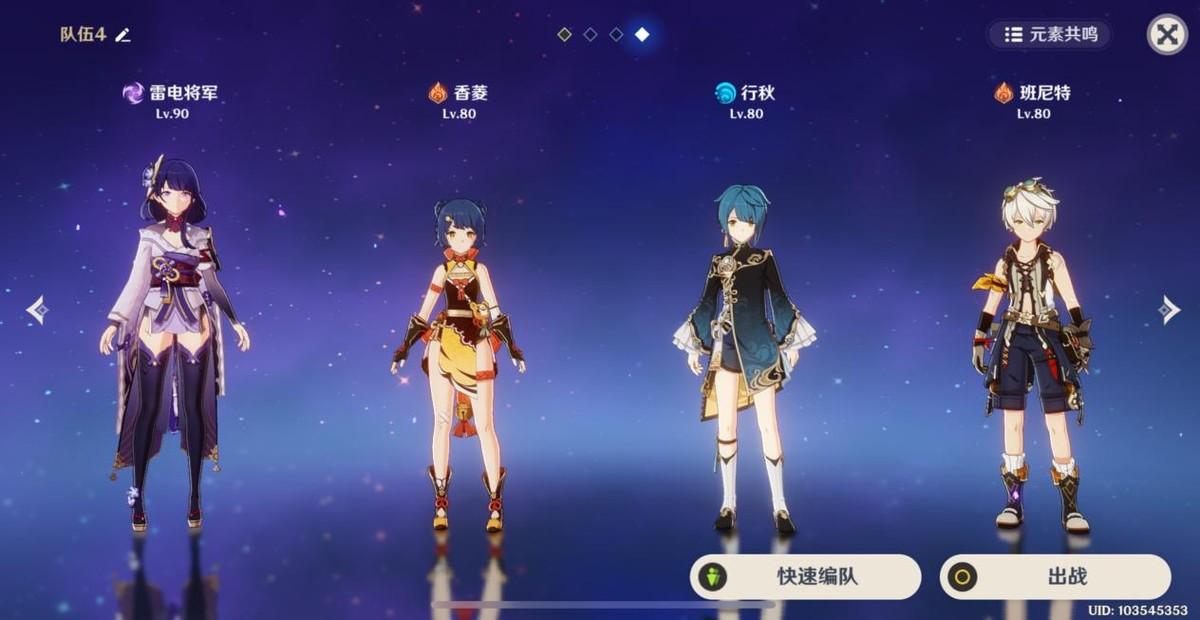Screen dimensions: 1200x620
Task: Go to the previous team with left arrow
Action: point(37,310)
